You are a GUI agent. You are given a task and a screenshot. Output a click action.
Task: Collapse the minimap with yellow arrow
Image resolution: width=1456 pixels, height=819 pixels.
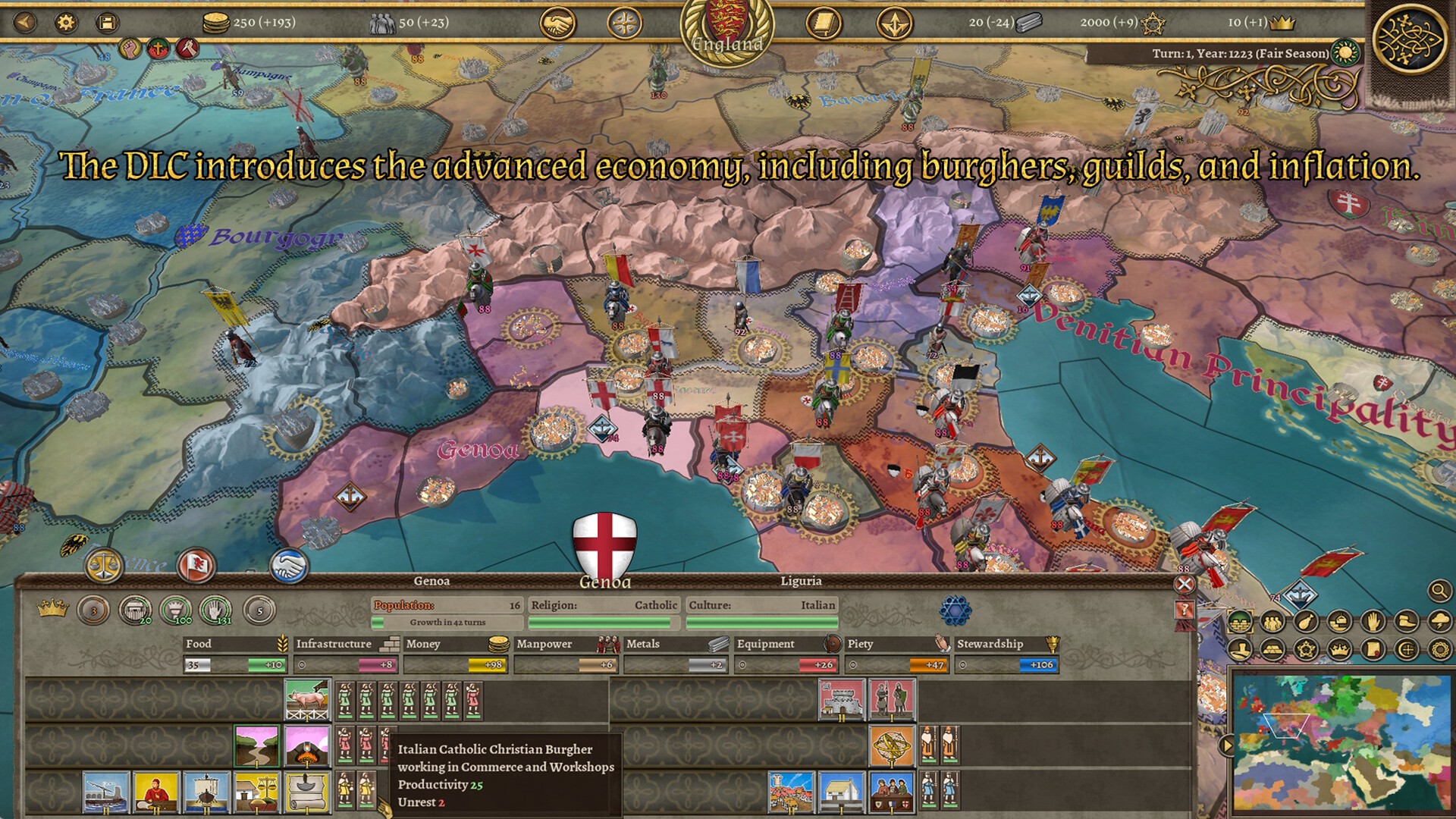(1225, 745)
